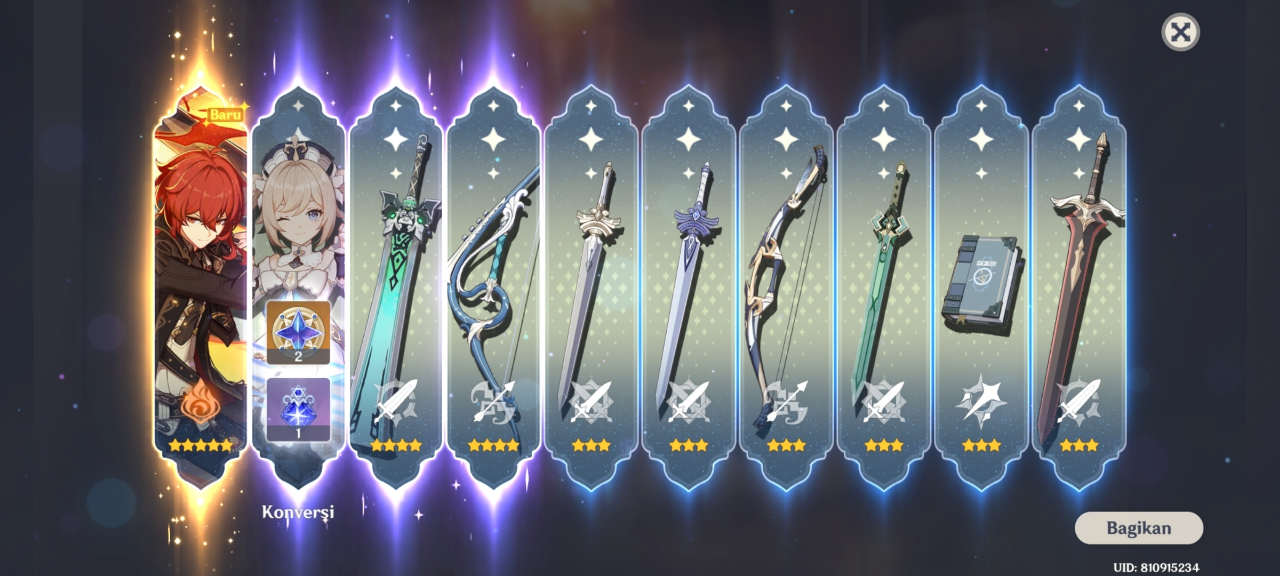The height and width of the screenshot is (576, 1280).
Task: Choose the three-star sword with gold guard
Action: click(x=590, y=290)
